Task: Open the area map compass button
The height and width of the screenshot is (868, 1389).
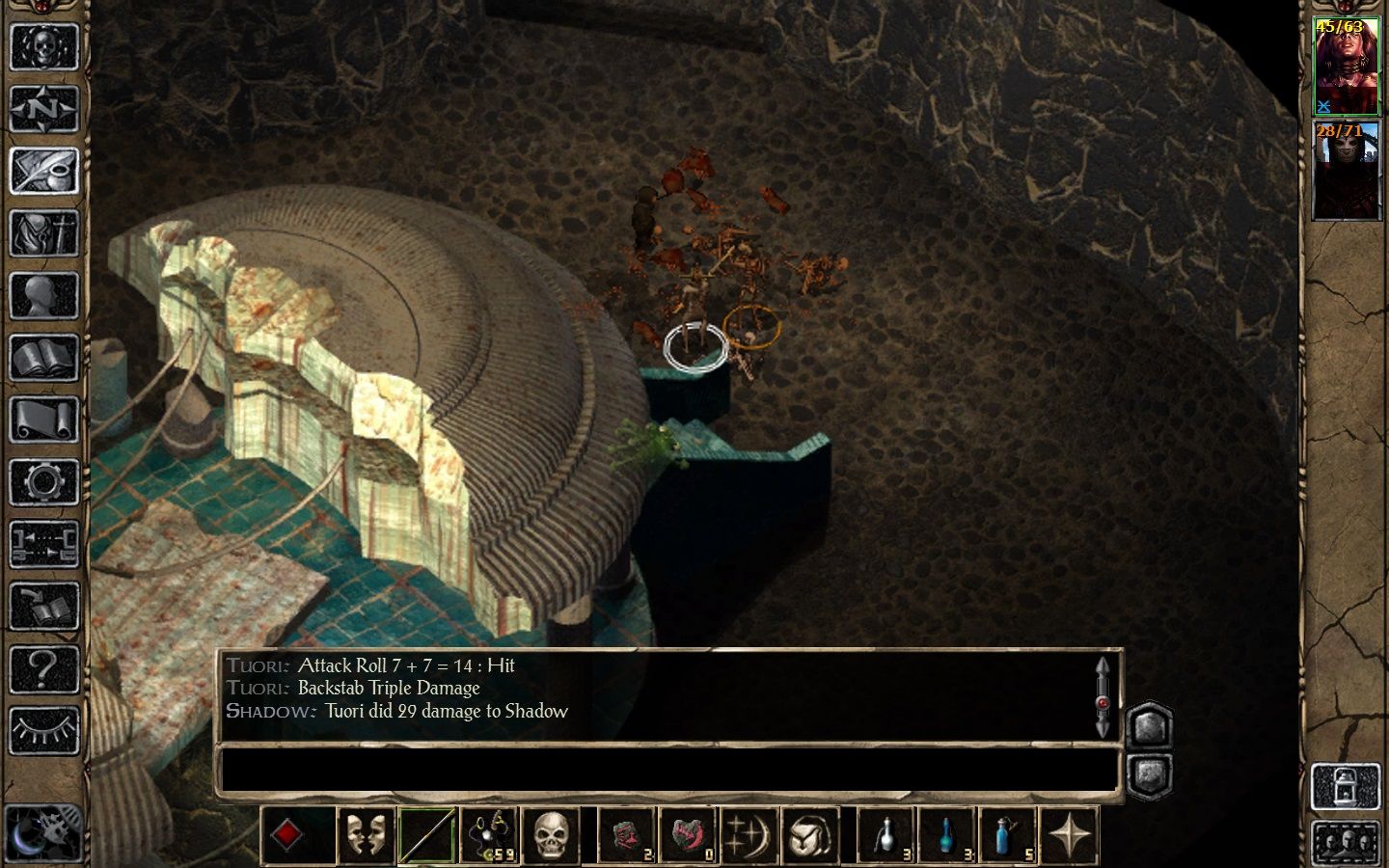Action: [43, 108]
